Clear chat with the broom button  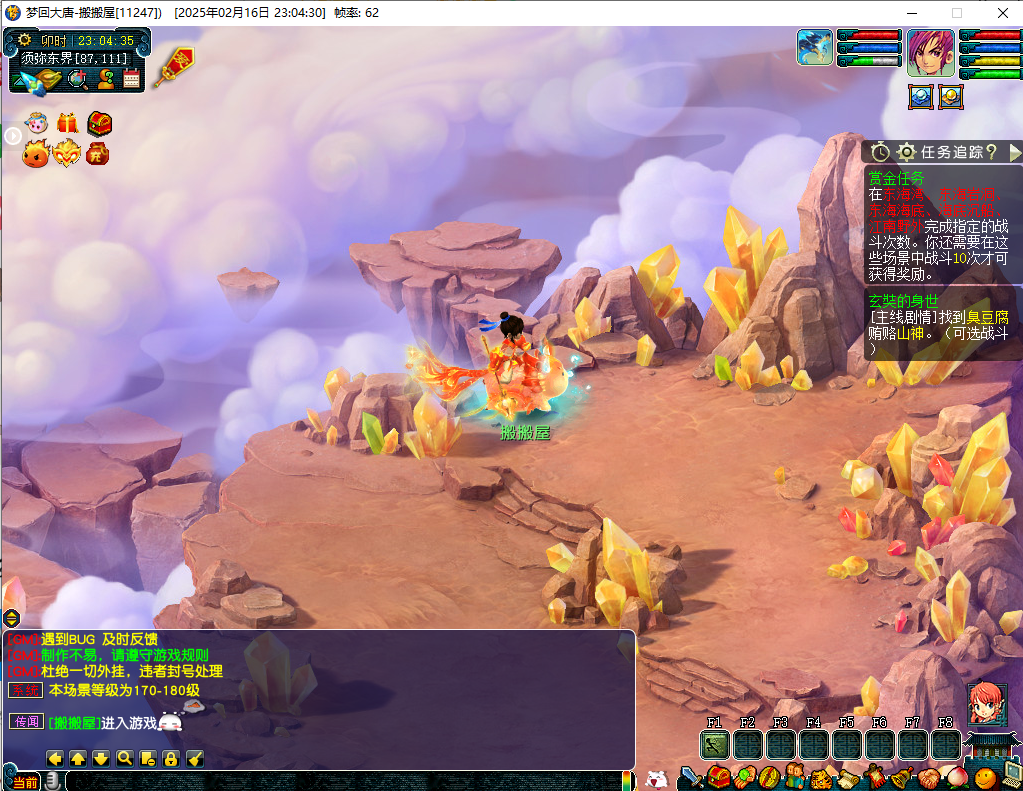(x=195, y=758)
